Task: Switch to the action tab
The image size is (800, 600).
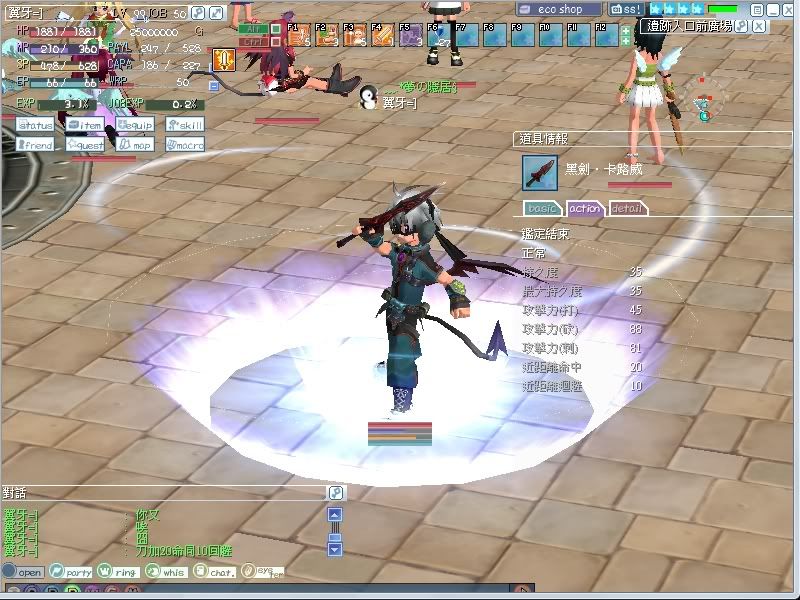Action: (x=585, y=208)
